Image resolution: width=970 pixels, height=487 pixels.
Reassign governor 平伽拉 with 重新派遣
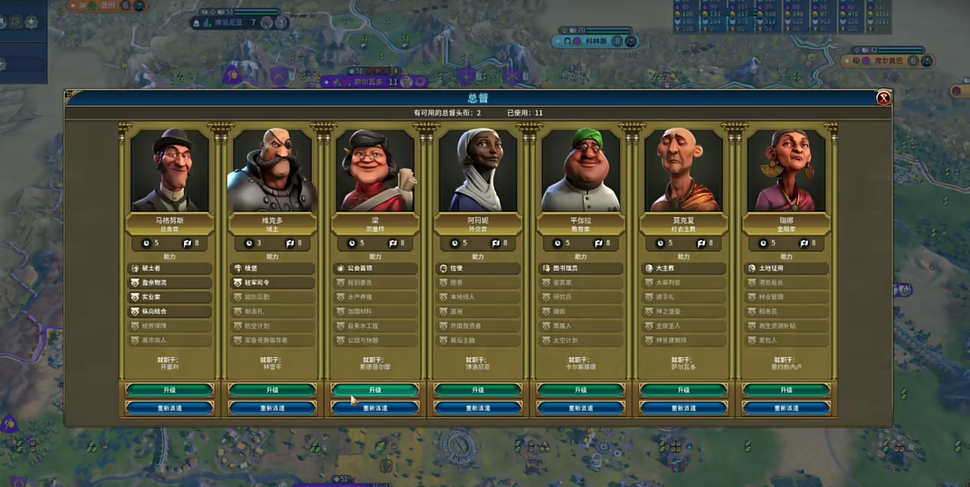coord(581,408)
